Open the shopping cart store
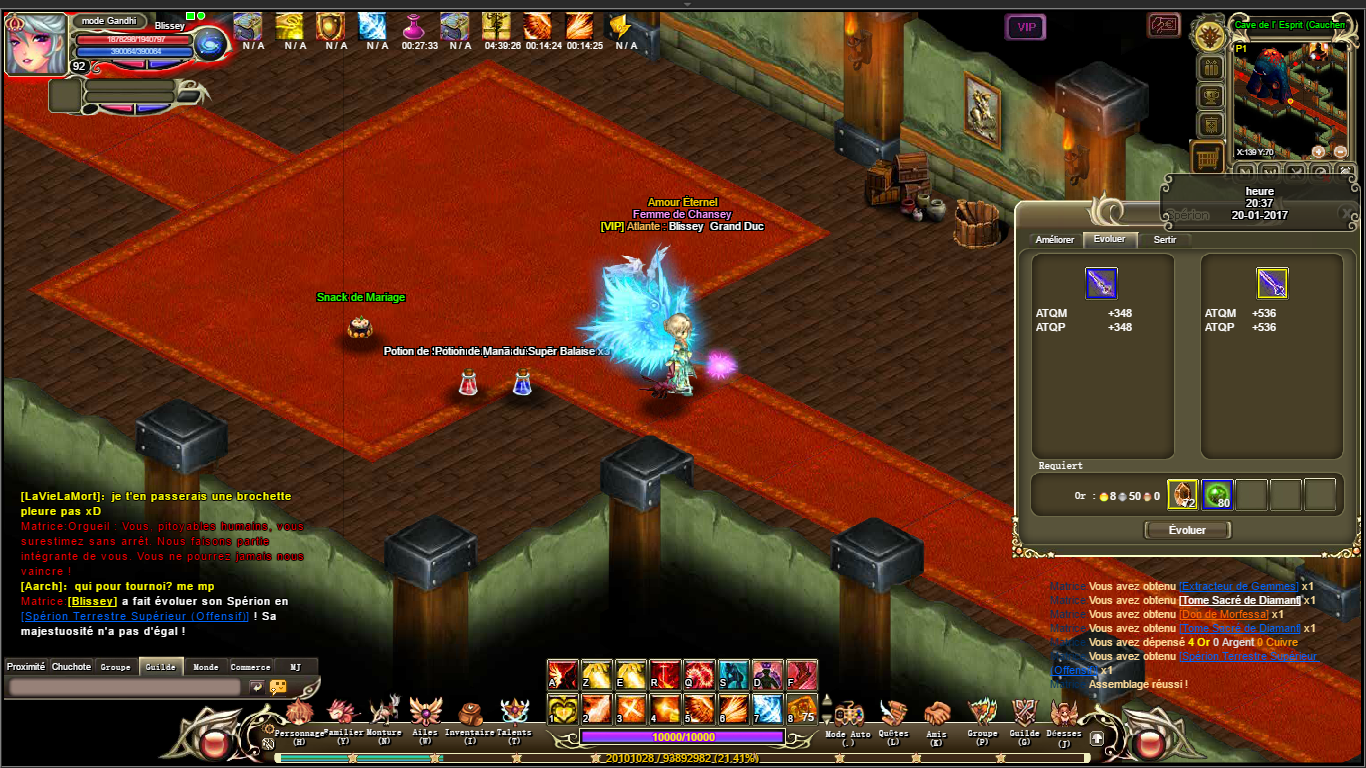The height and width of the screenshot is (768, 1366). click(x=1209, y=156)
